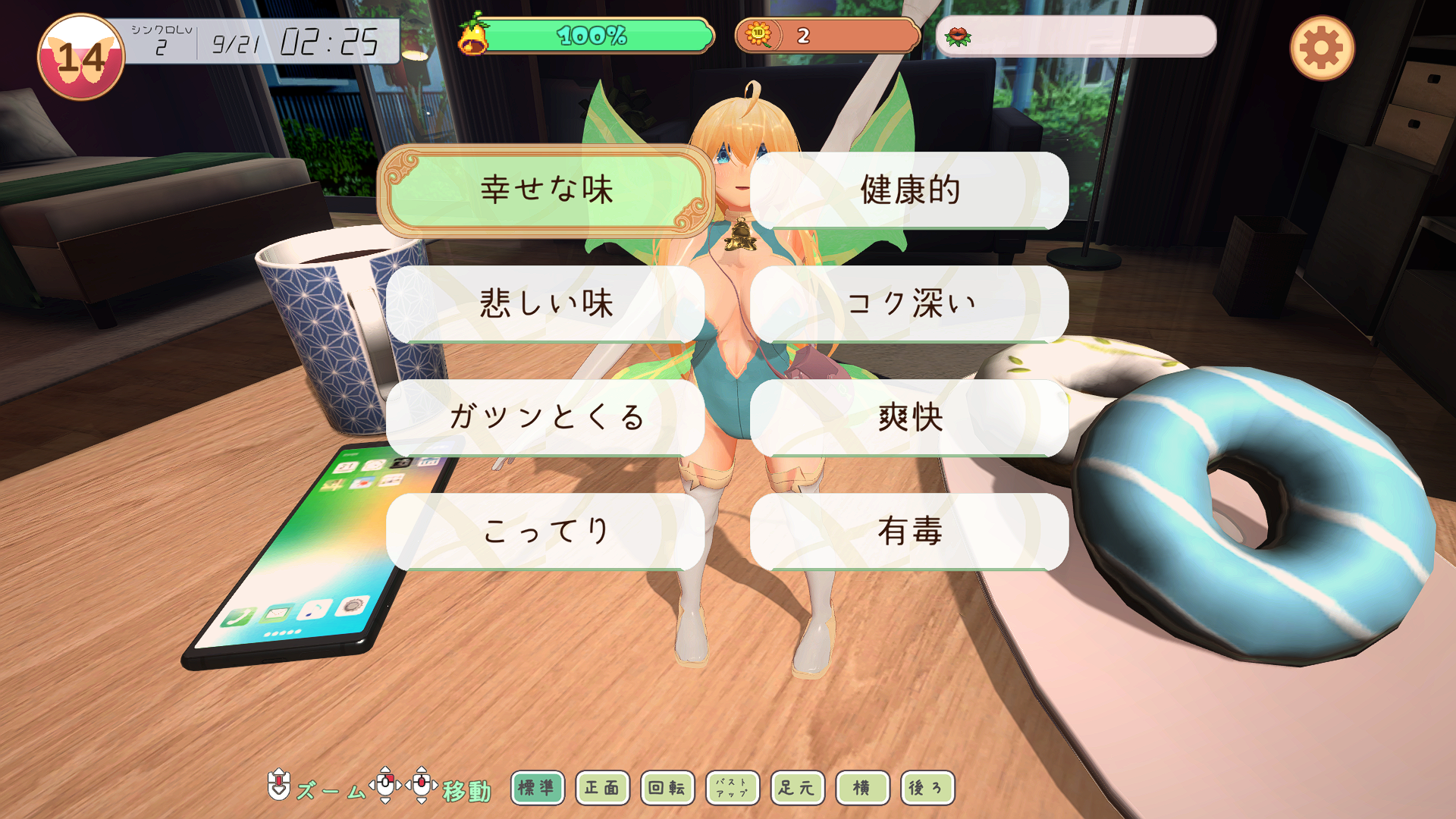Switch to the バストアップ camera view
The image size is (1456, 819).
[732, 788]
